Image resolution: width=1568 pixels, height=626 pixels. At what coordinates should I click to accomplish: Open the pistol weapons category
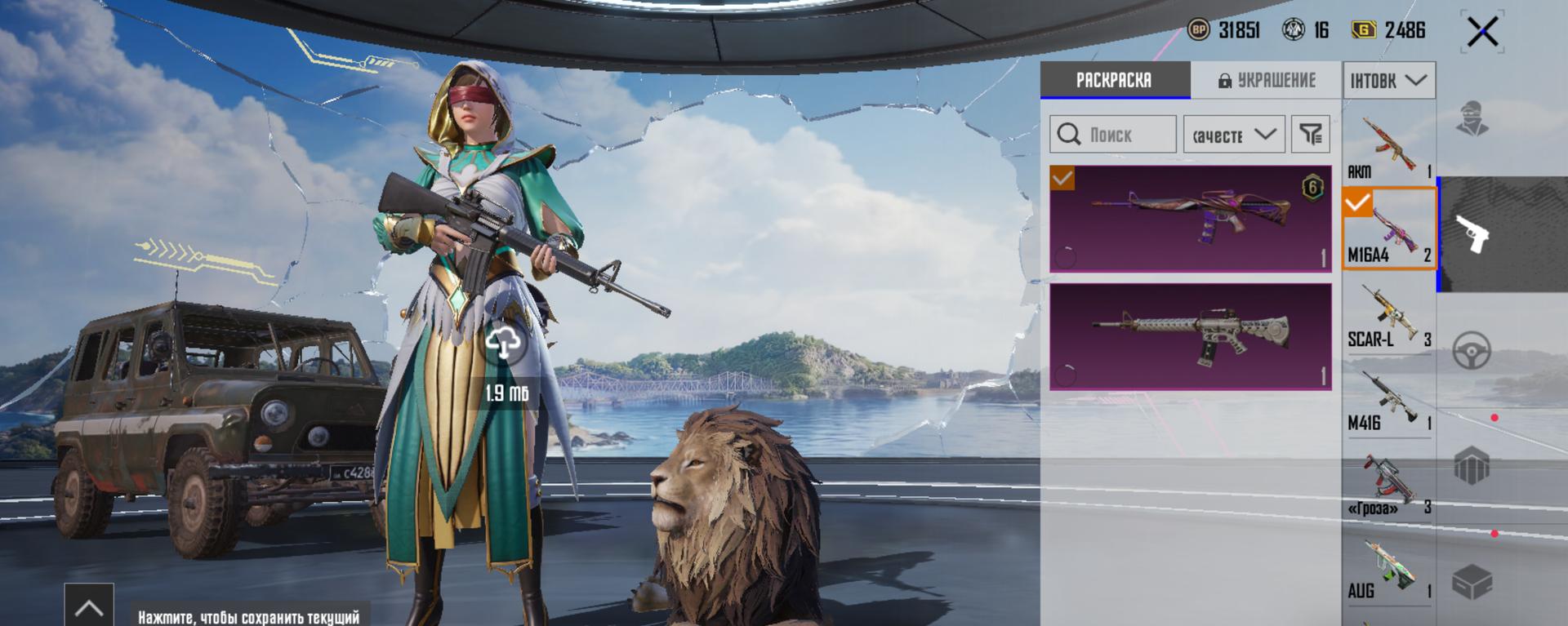(x=1472, y=234)
